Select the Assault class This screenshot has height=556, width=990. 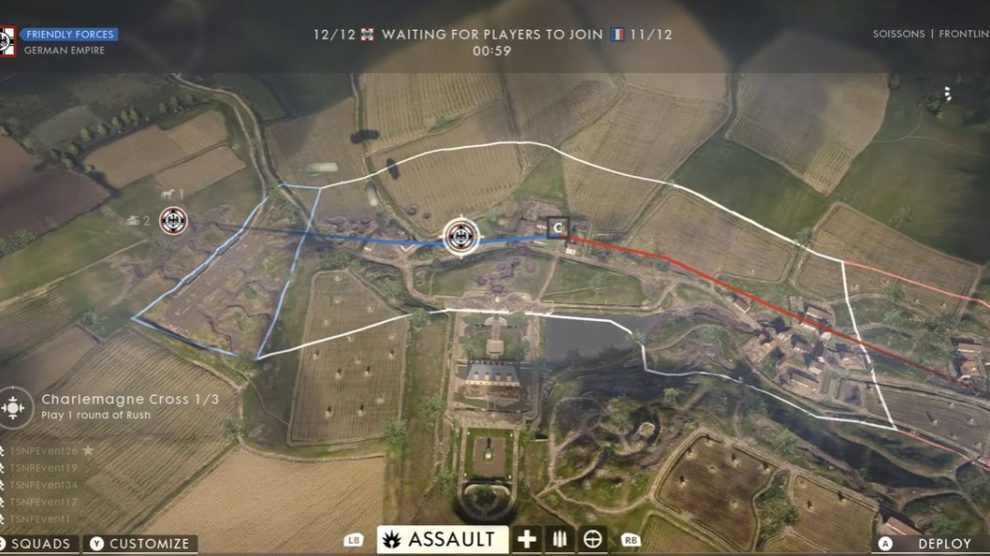(x=442, y=540)
